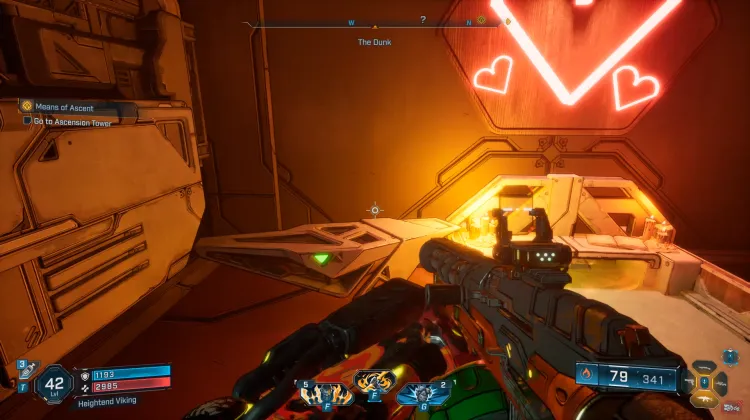750x420 pixels.
Task: Select the question mark marker on compass
Action: point(423,19)
